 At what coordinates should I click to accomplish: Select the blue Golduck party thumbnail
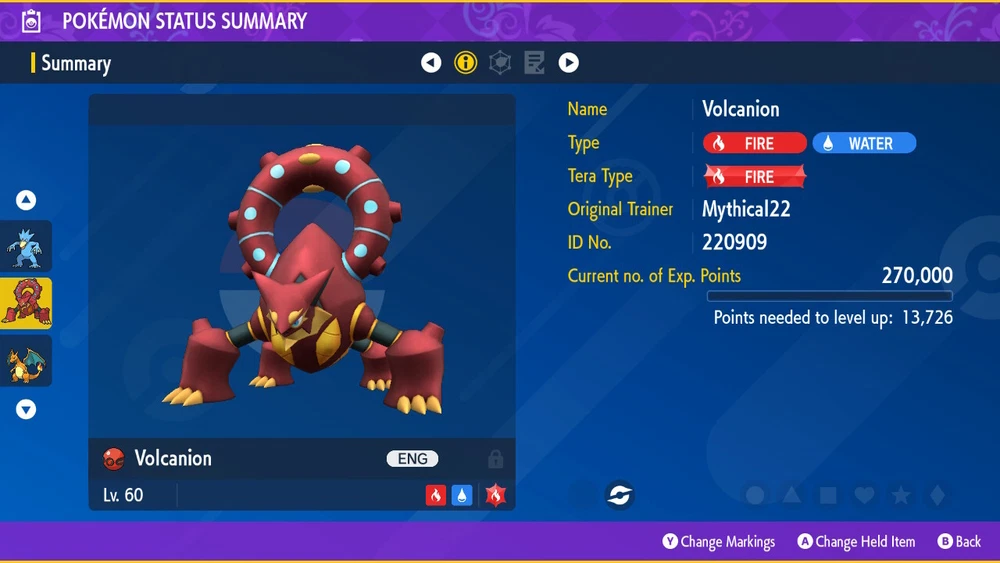(x=25, y=246)
